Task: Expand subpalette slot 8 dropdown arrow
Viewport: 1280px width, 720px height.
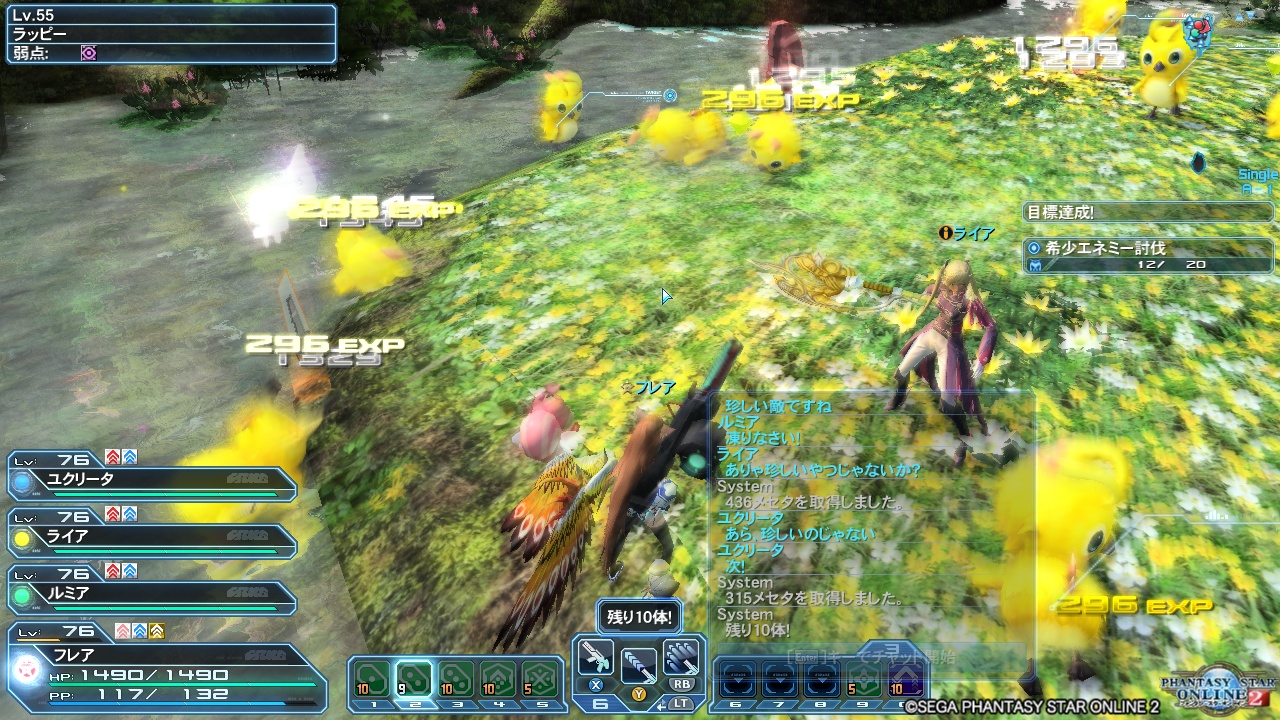Action: [x=822, y=679]
